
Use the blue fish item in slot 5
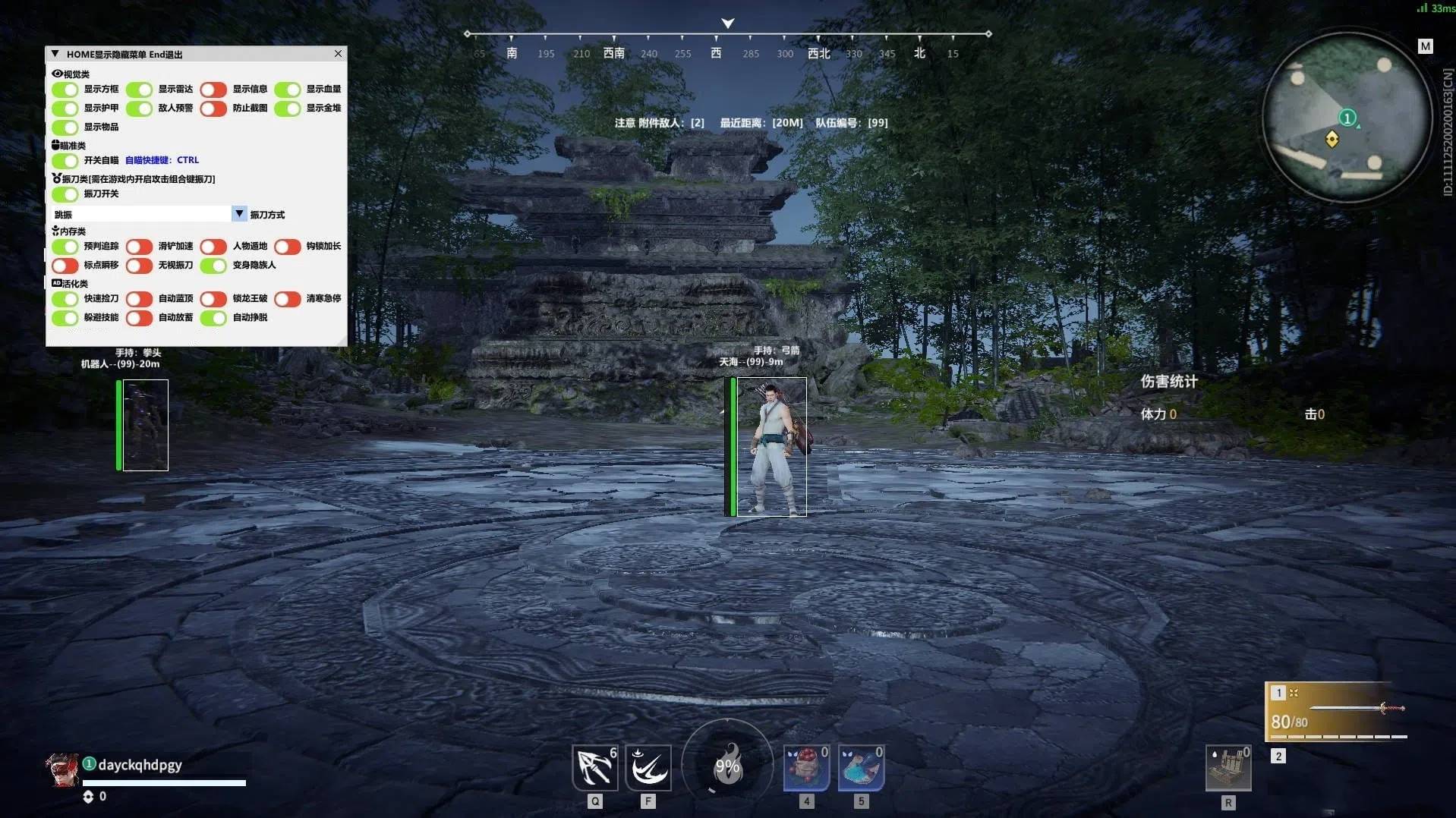point(861,768)
